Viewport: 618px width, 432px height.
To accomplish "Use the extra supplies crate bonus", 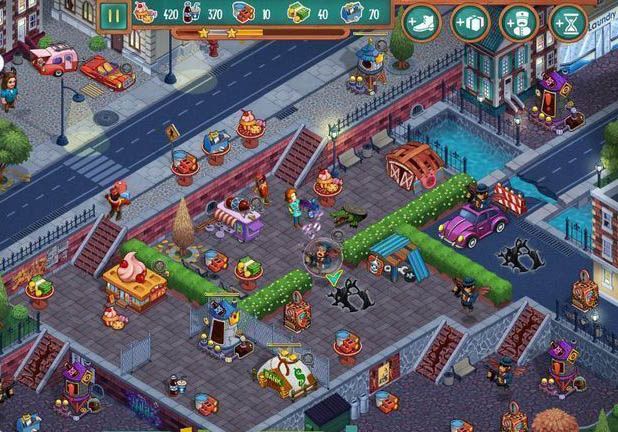I will pos(470,21).
